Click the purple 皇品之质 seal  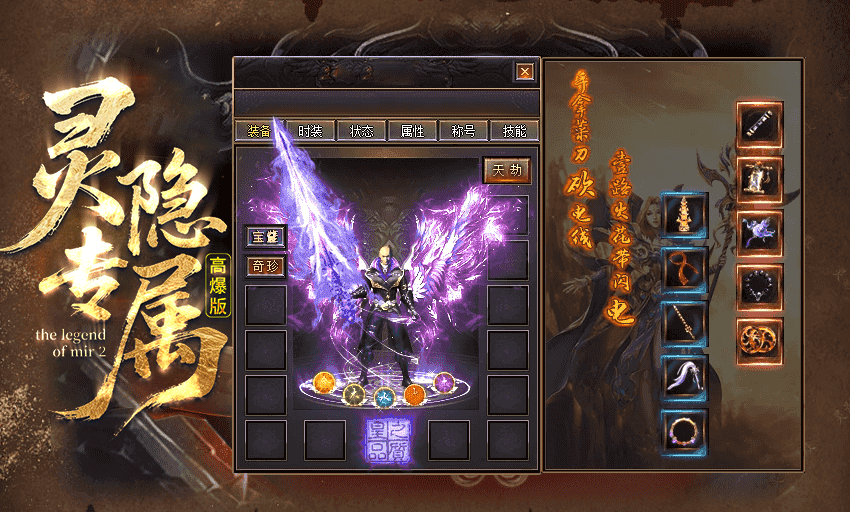[385, 438]
